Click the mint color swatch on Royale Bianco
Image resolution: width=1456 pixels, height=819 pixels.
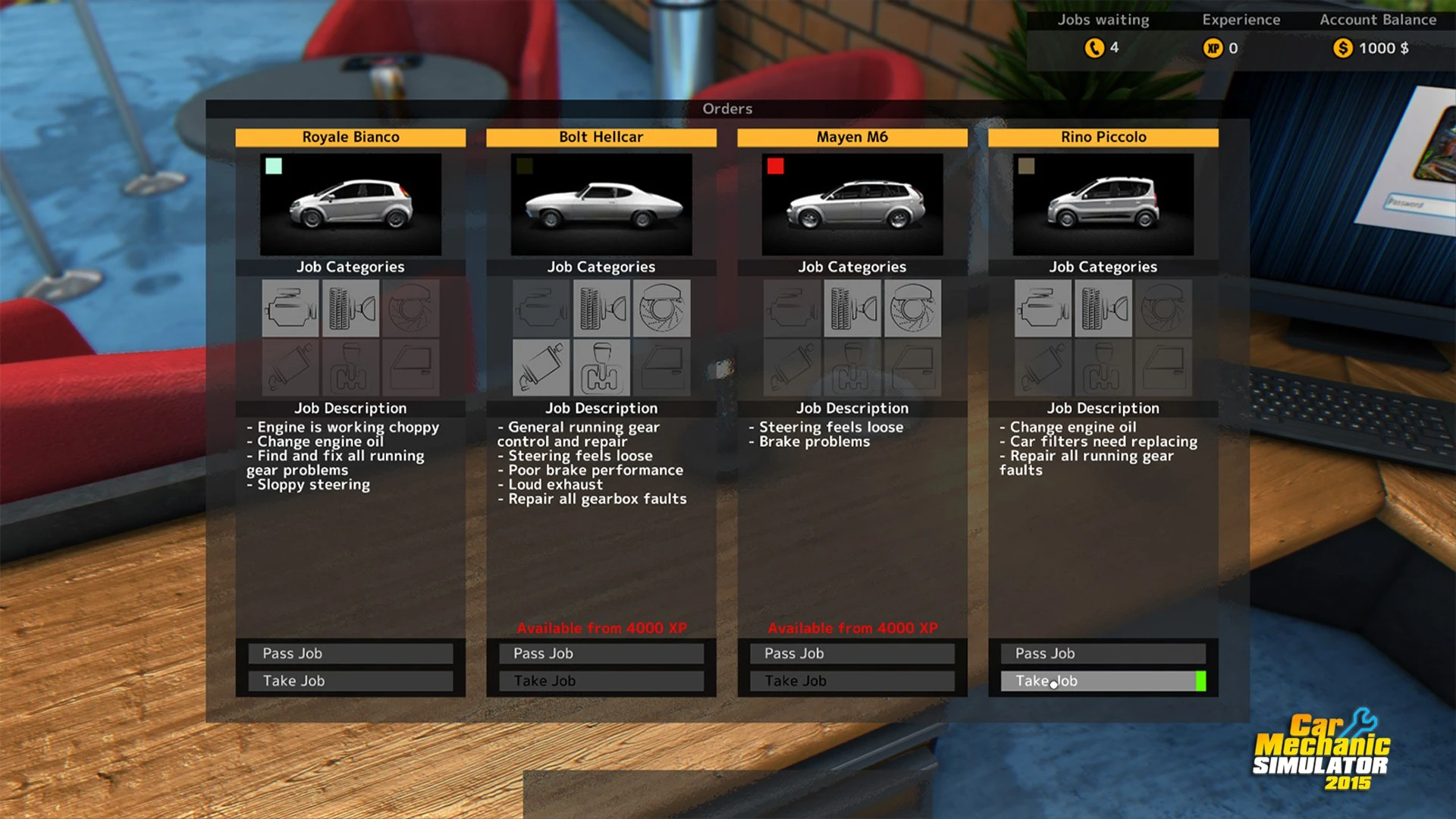tap(274, 166)
